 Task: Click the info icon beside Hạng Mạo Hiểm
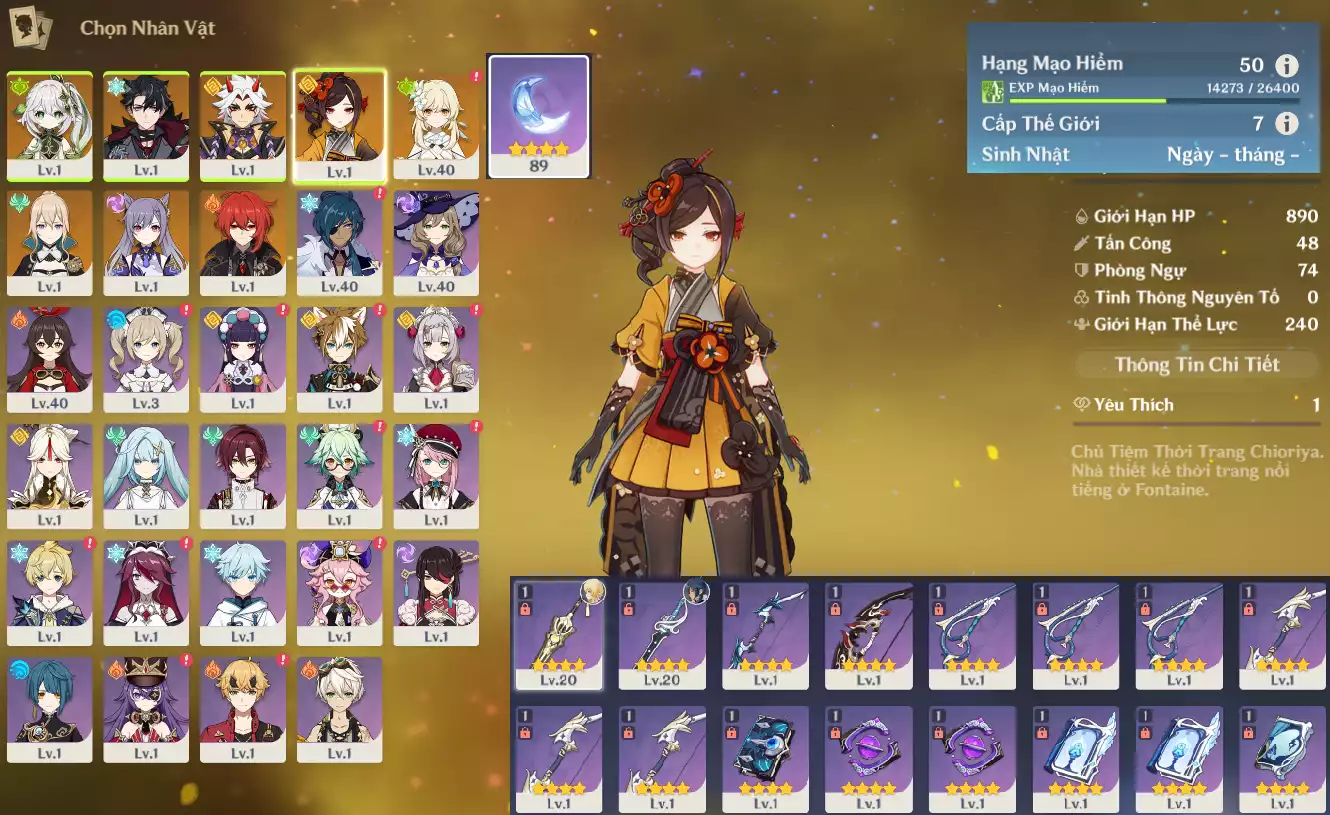pyautogui.click(x=1287, y=66)
